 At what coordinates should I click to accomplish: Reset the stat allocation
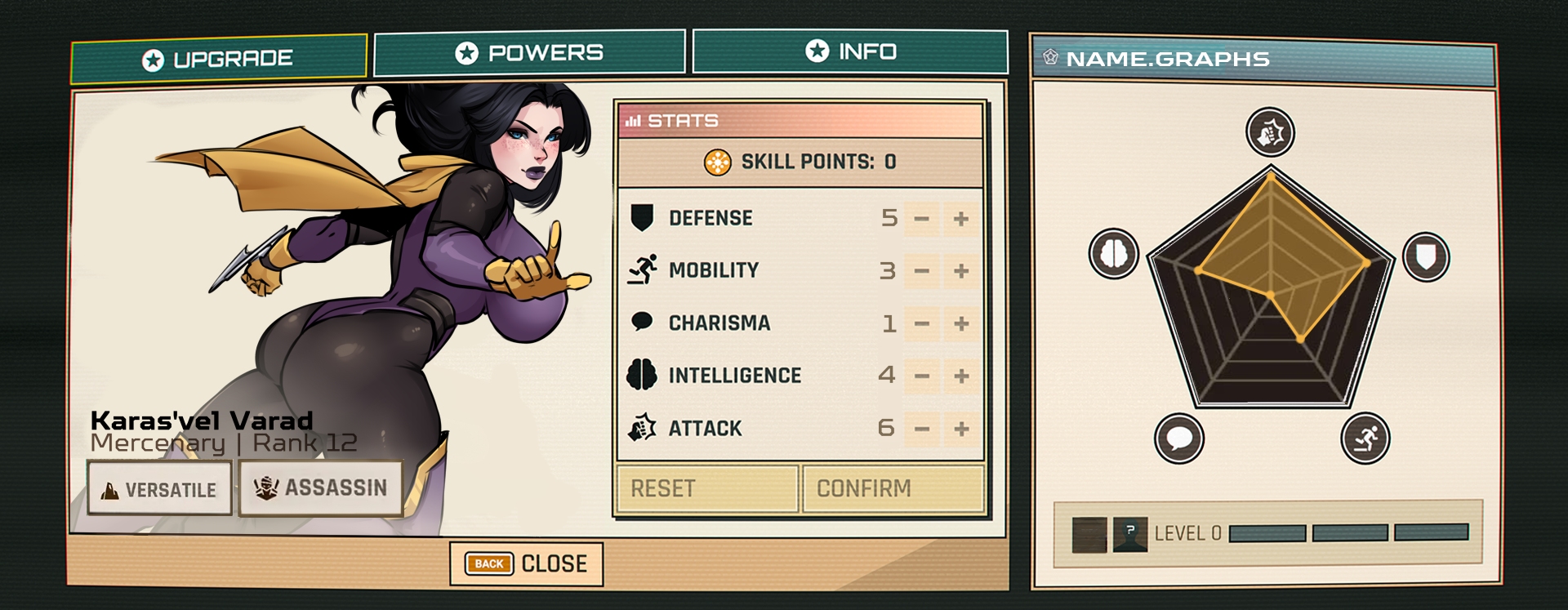[707, 488]
